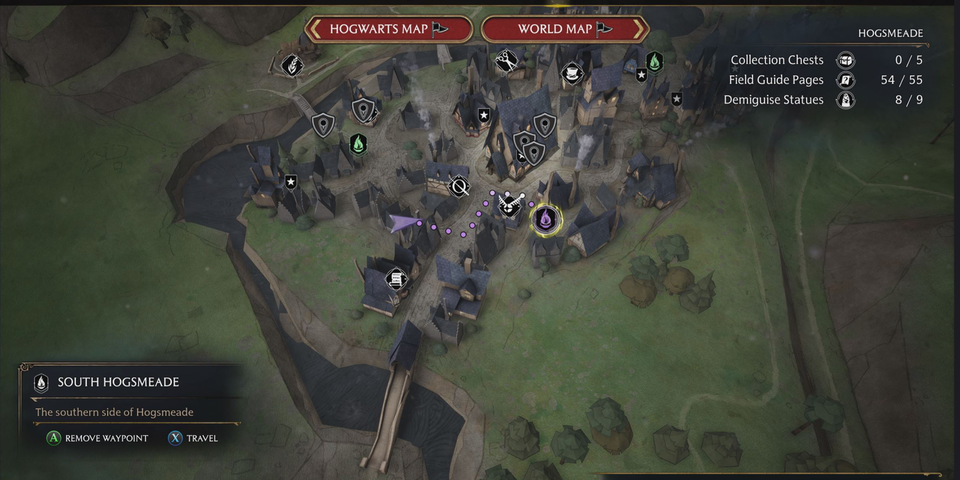Choose the crossed wands shop marker
Viewport: 960px width, 480px height.
(508, 204)
